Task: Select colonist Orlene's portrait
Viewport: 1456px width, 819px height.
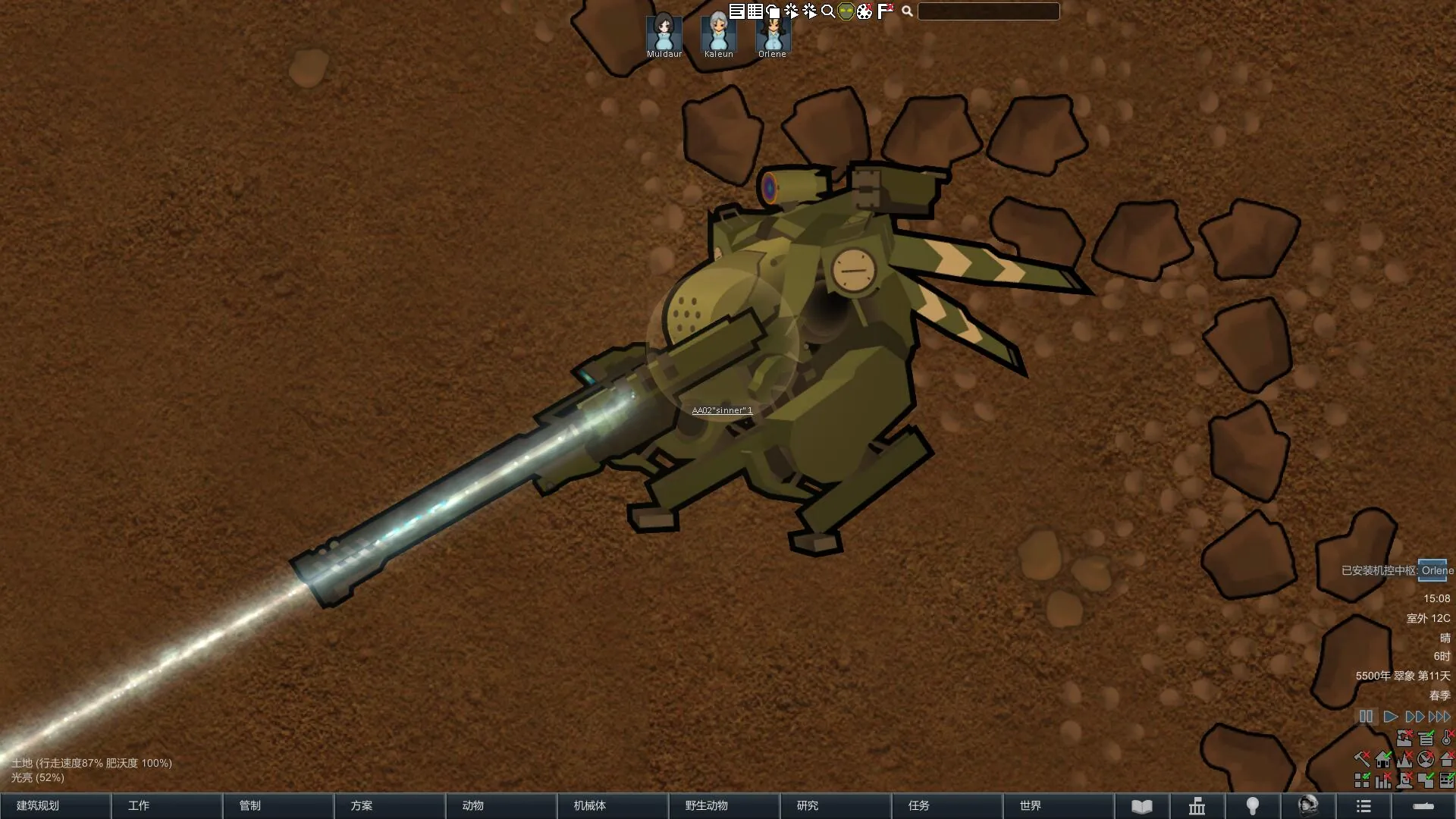Action: [x=773, y=33]
